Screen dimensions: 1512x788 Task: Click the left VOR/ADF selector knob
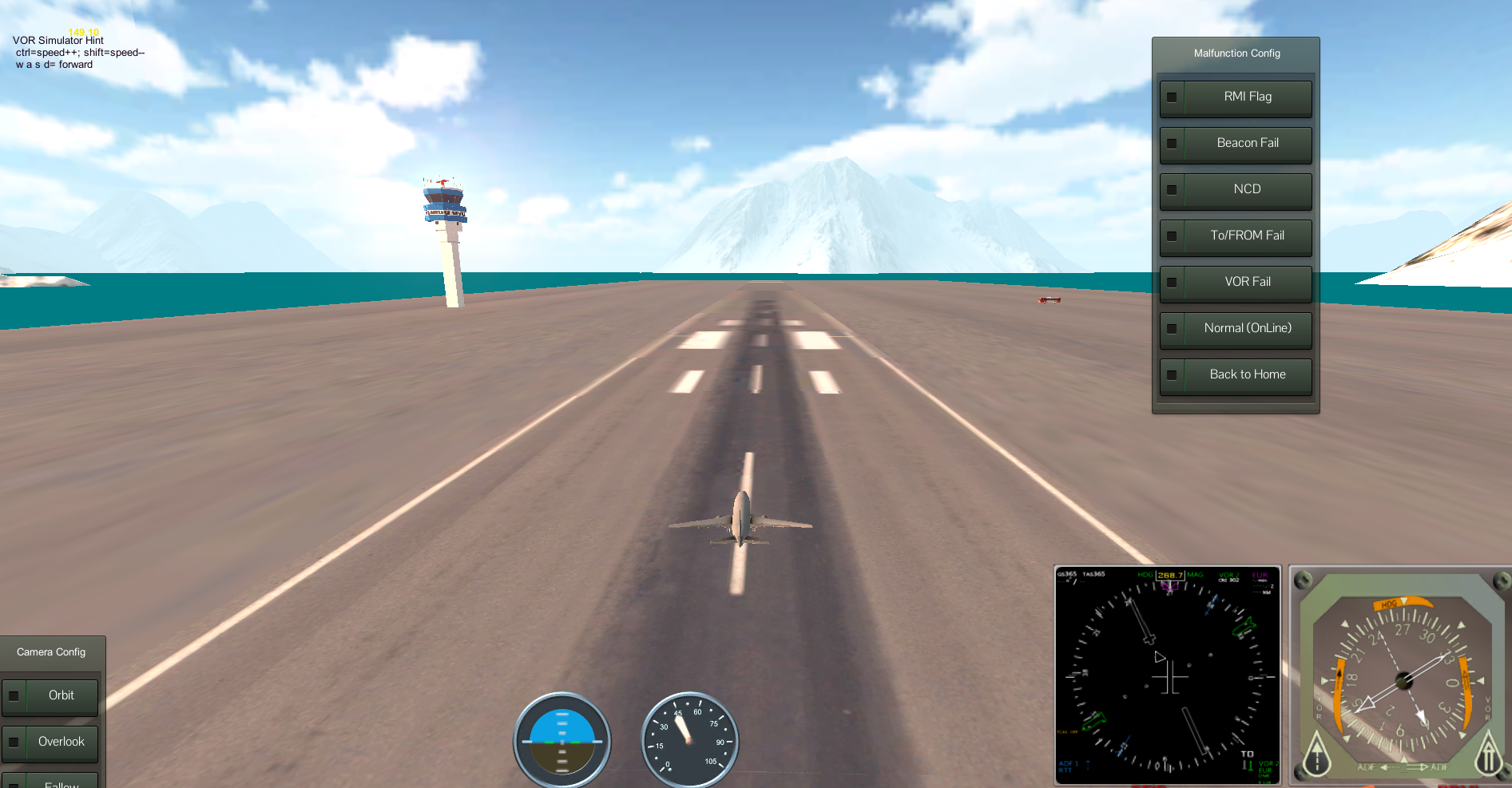pos(1316,754)
